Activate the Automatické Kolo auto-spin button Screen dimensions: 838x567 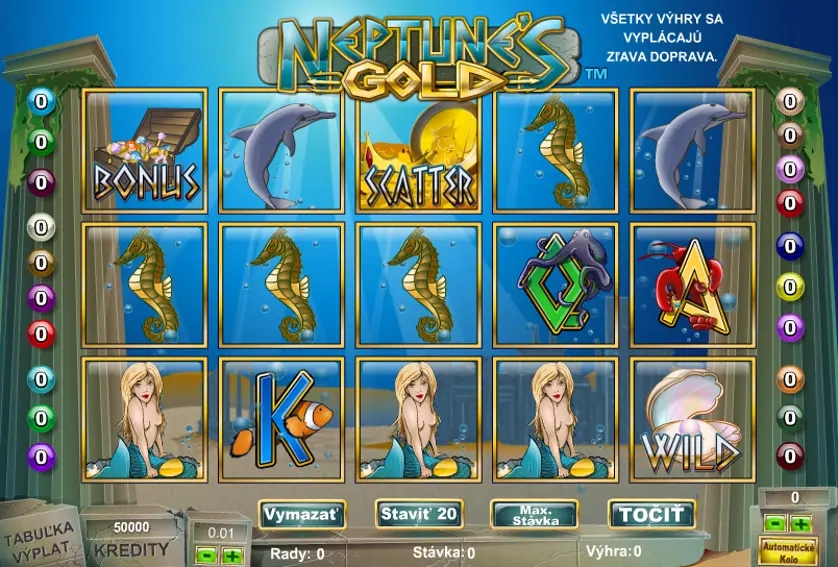coord(788,549)
